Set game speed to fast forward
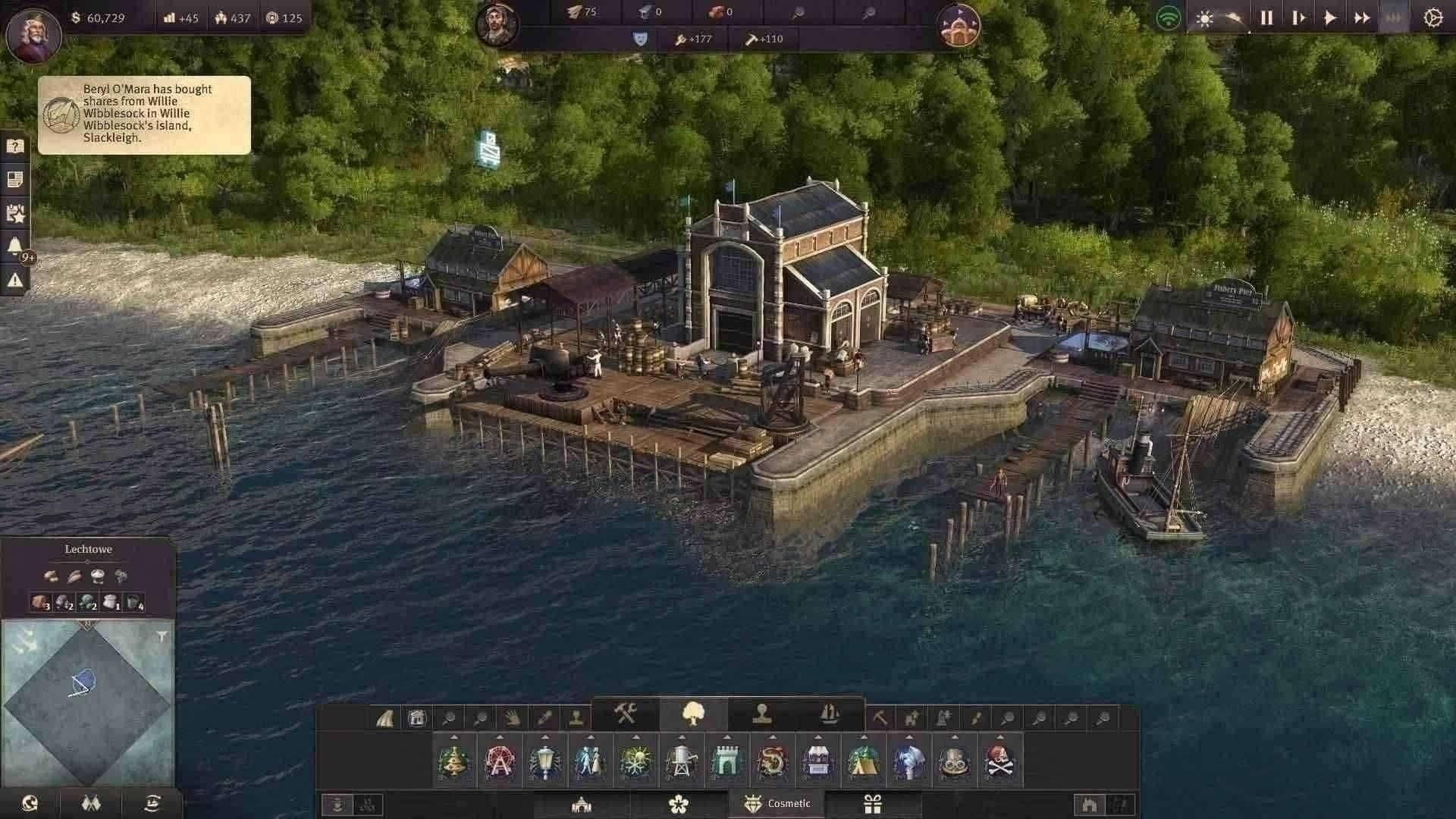The width and height of the screenshot is (1456, 819). coord(1362,18)
